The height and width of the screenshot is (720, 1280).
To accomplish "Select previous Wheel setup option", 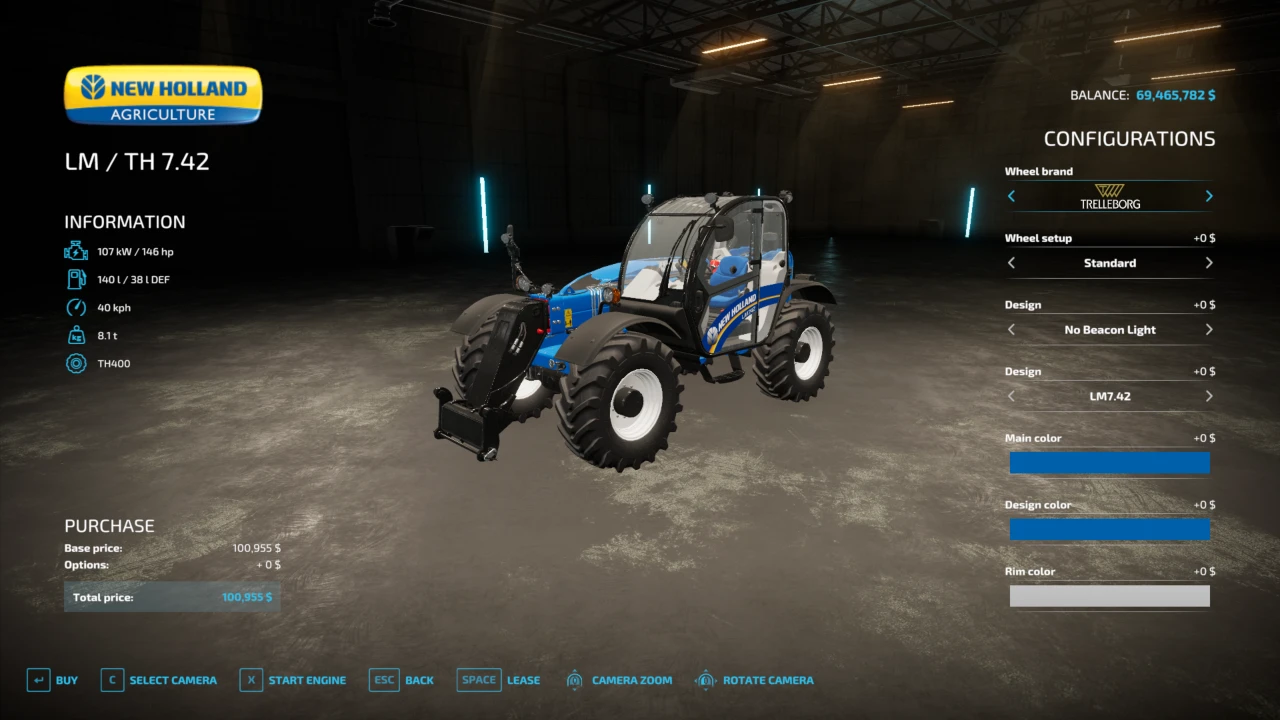I will tap(1011, 262).
